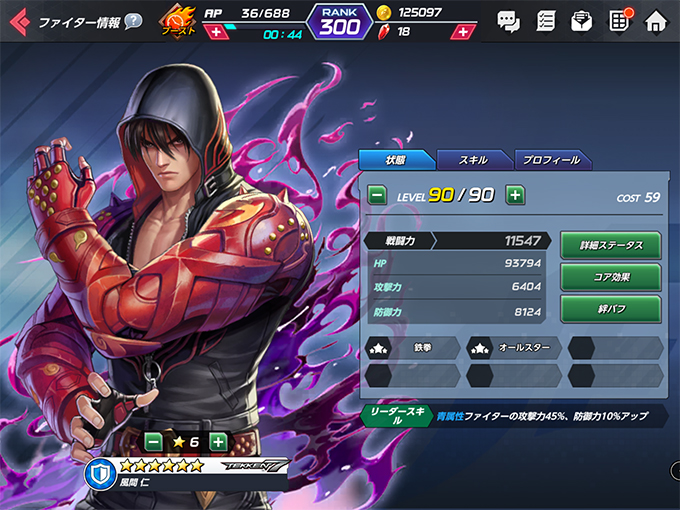Open 詳細ステータス detailed stats
The width and height of the screenshot is (680, 510).
609,245
